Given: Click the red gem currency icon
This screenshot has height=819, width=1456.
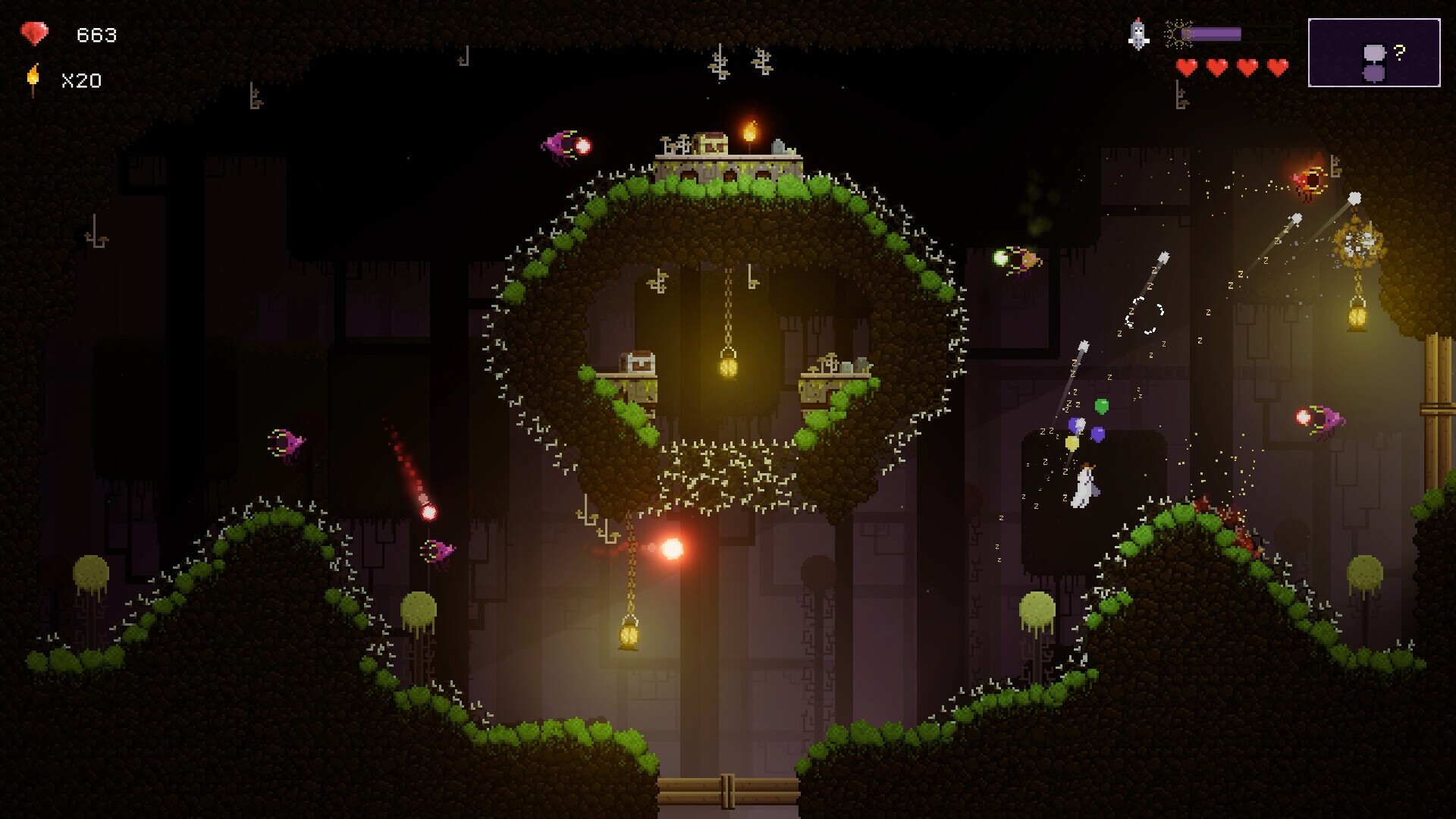Looking at the screenshot, I should point(34,33).
